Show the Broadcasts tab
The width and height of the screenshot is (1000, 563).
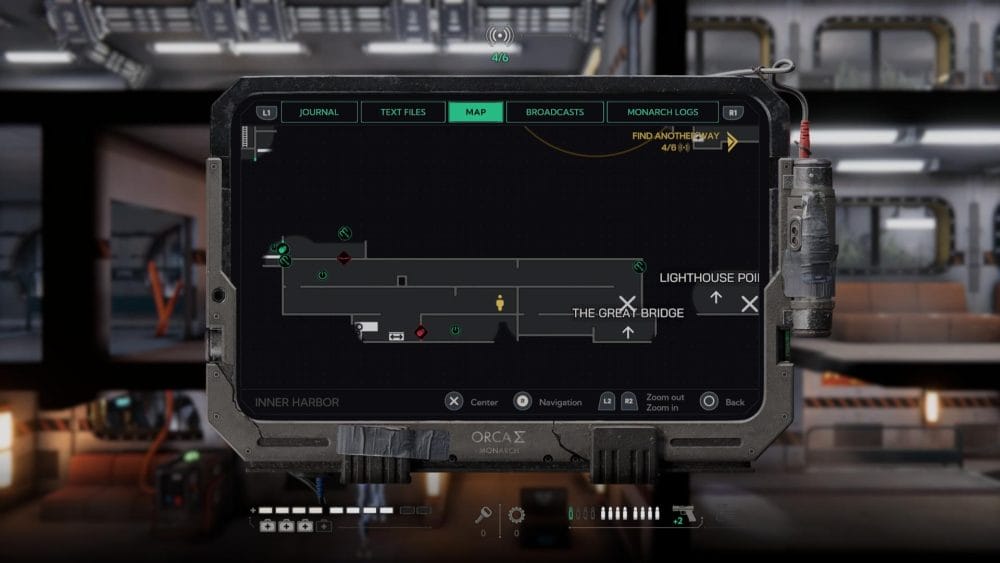point(555,112)
